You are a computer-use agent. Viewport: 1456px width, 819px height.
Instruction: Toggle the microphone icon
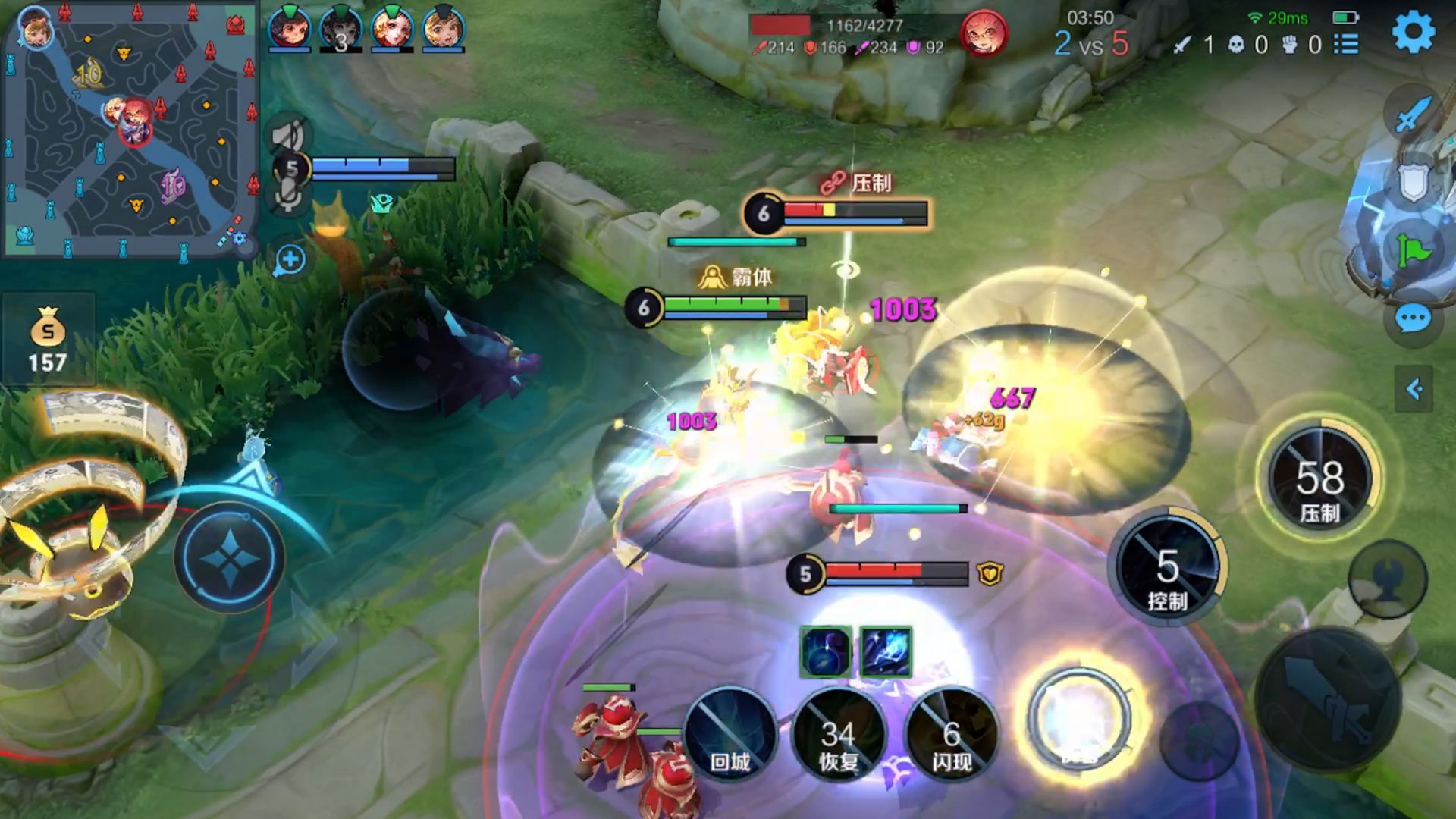pos(289,196)
